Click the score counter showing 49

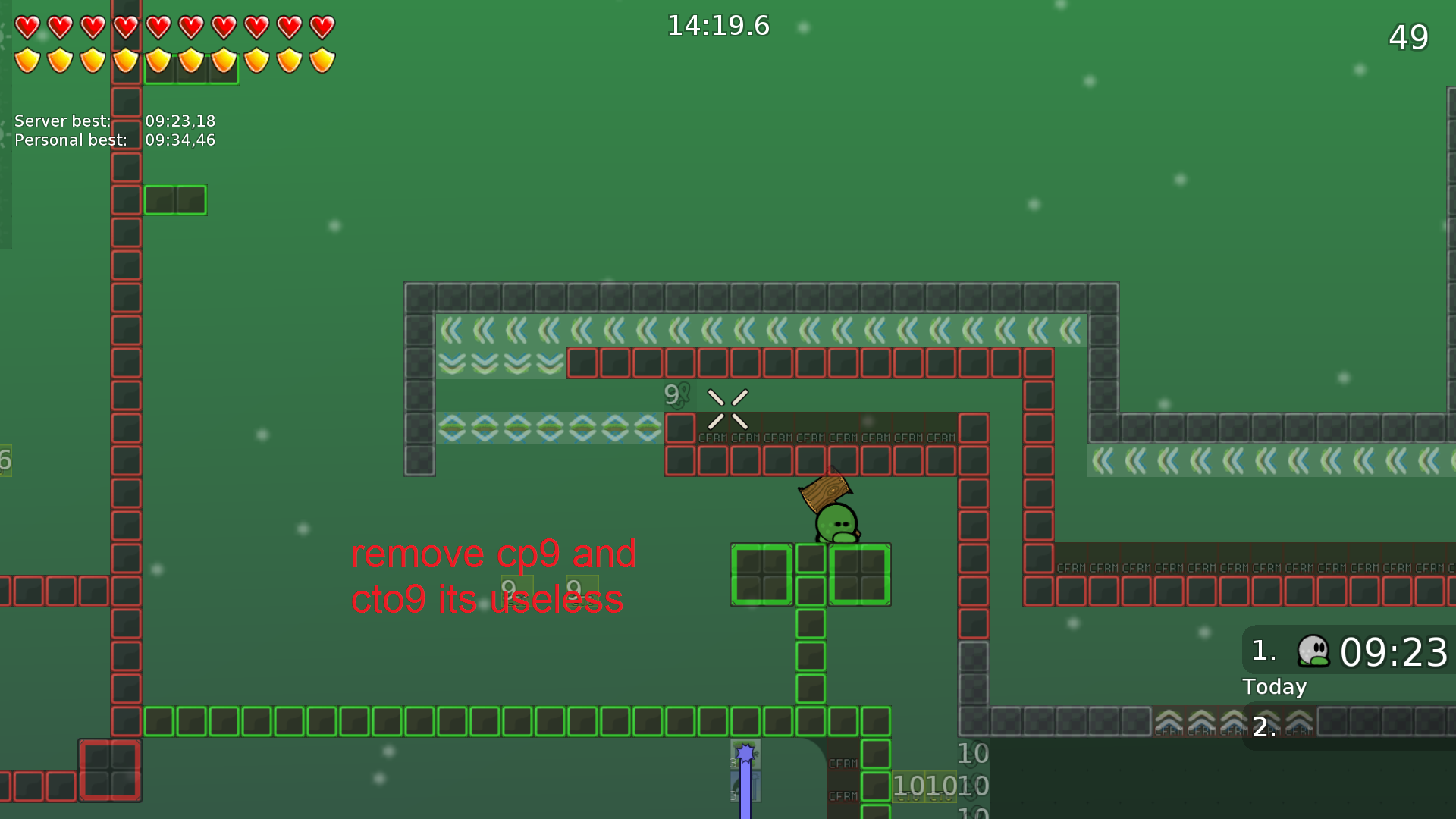[x=1409, y=38]
